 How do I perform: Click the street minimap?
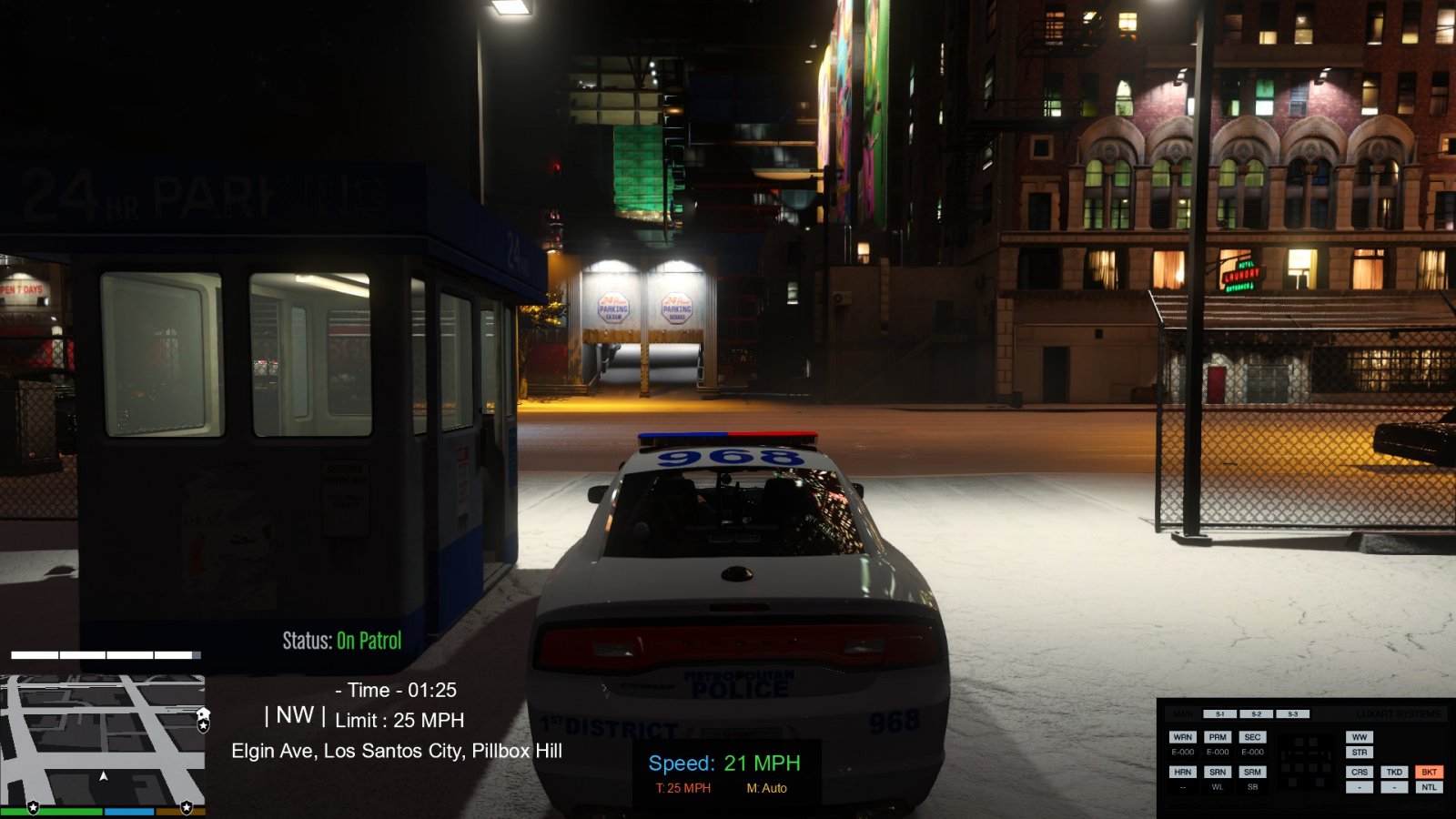pyautogui.click(x=102, y=740)
